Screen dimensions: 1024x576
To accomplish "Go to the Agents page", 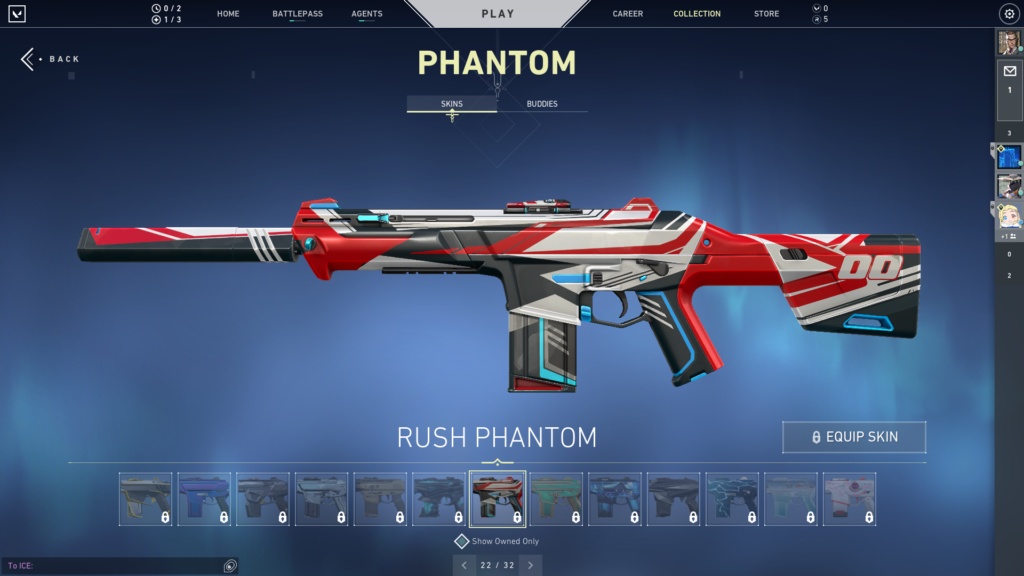I will (x=367, y=14).
